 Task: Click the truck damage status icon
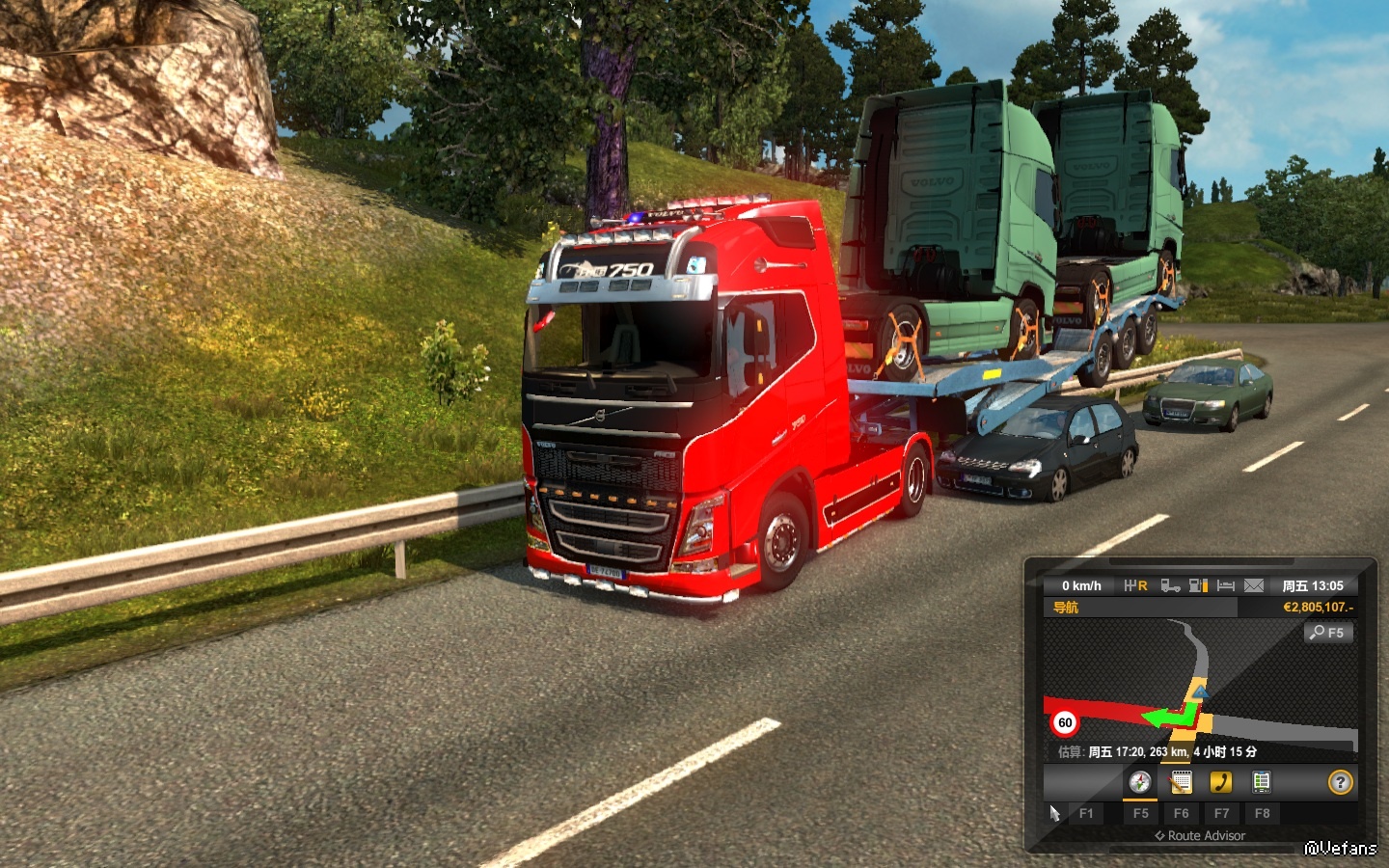click(1170, 585)
